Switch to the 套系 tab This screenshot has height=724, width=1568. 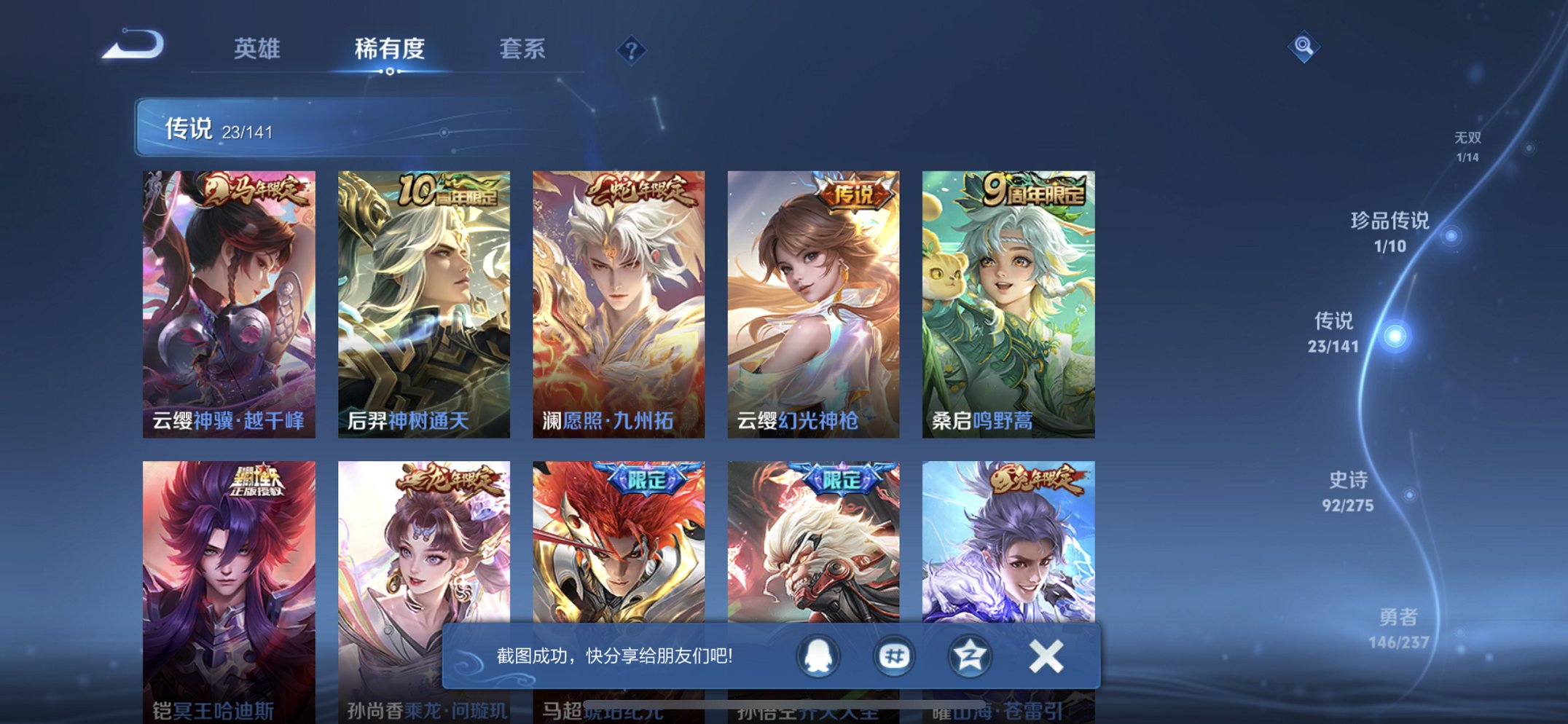(522, 50)
